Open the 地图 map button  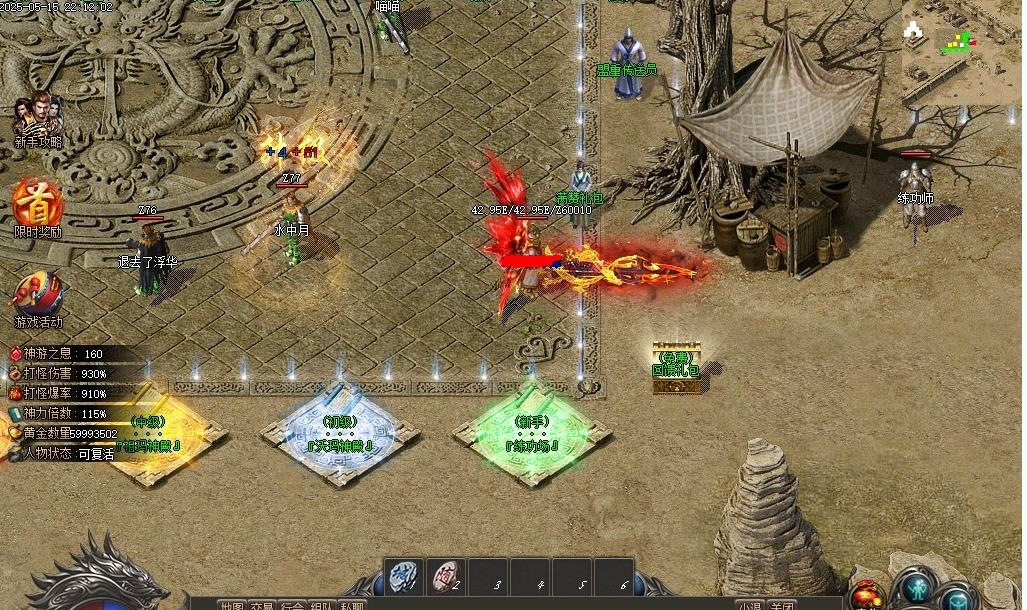point(232,605)
